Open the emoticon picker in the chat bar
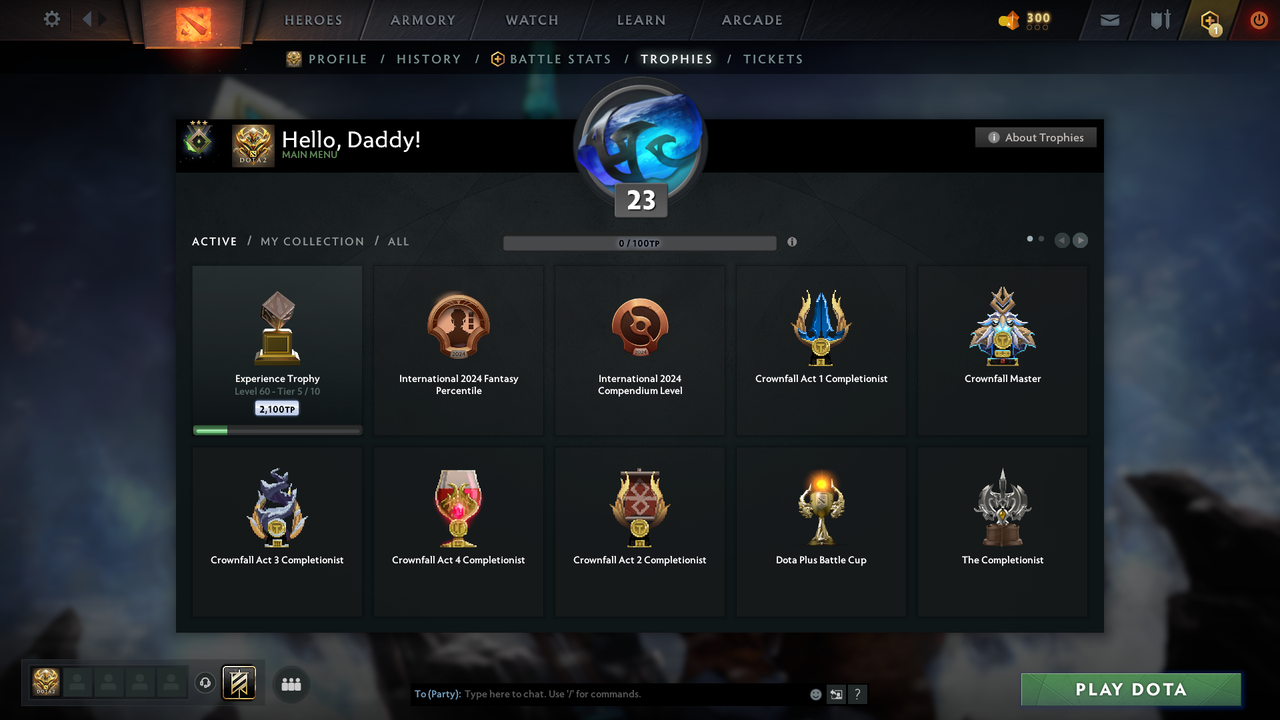Screen dimensions: 1280x720 tap(815, 694)
